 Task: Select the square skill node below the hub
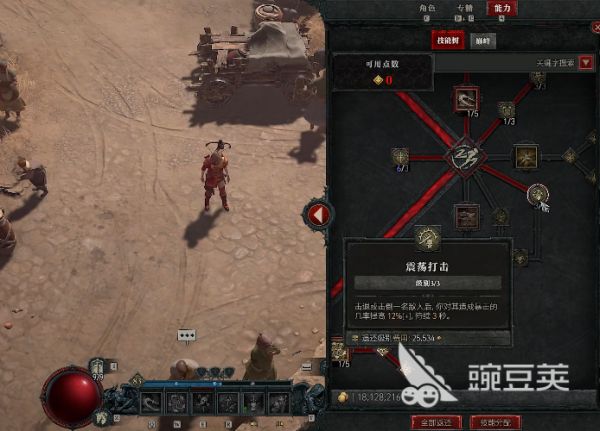point(467,215)
